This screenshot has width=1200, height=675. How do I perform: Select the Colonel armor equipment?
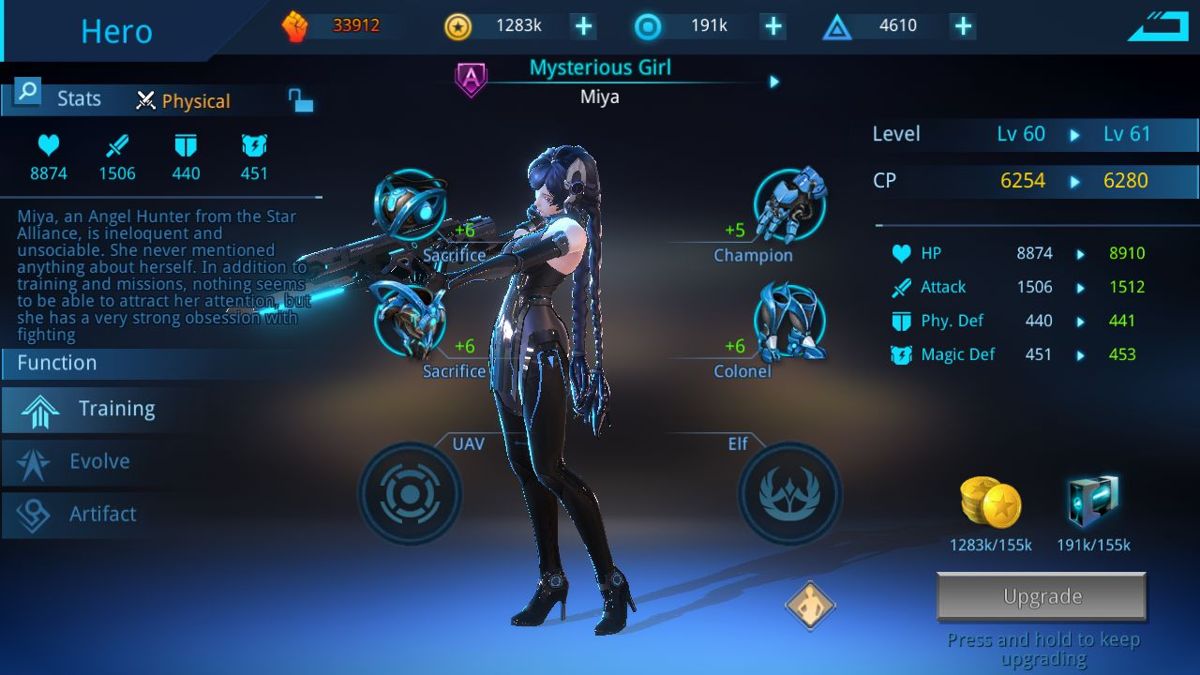789,321
